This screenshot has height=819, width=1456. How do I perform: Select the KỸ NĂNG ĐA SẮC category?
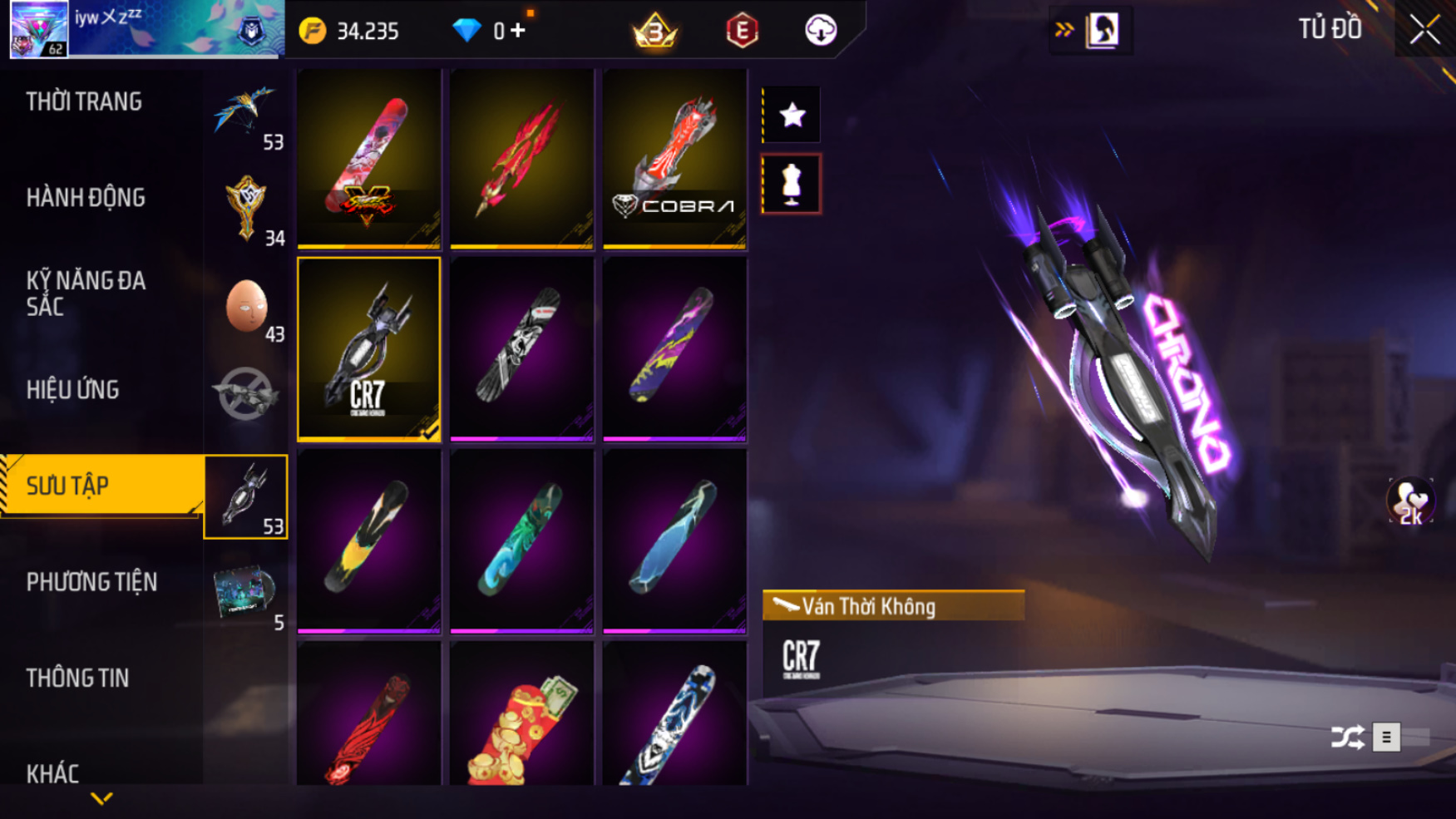pyautogui.click(x=86, y=294)
